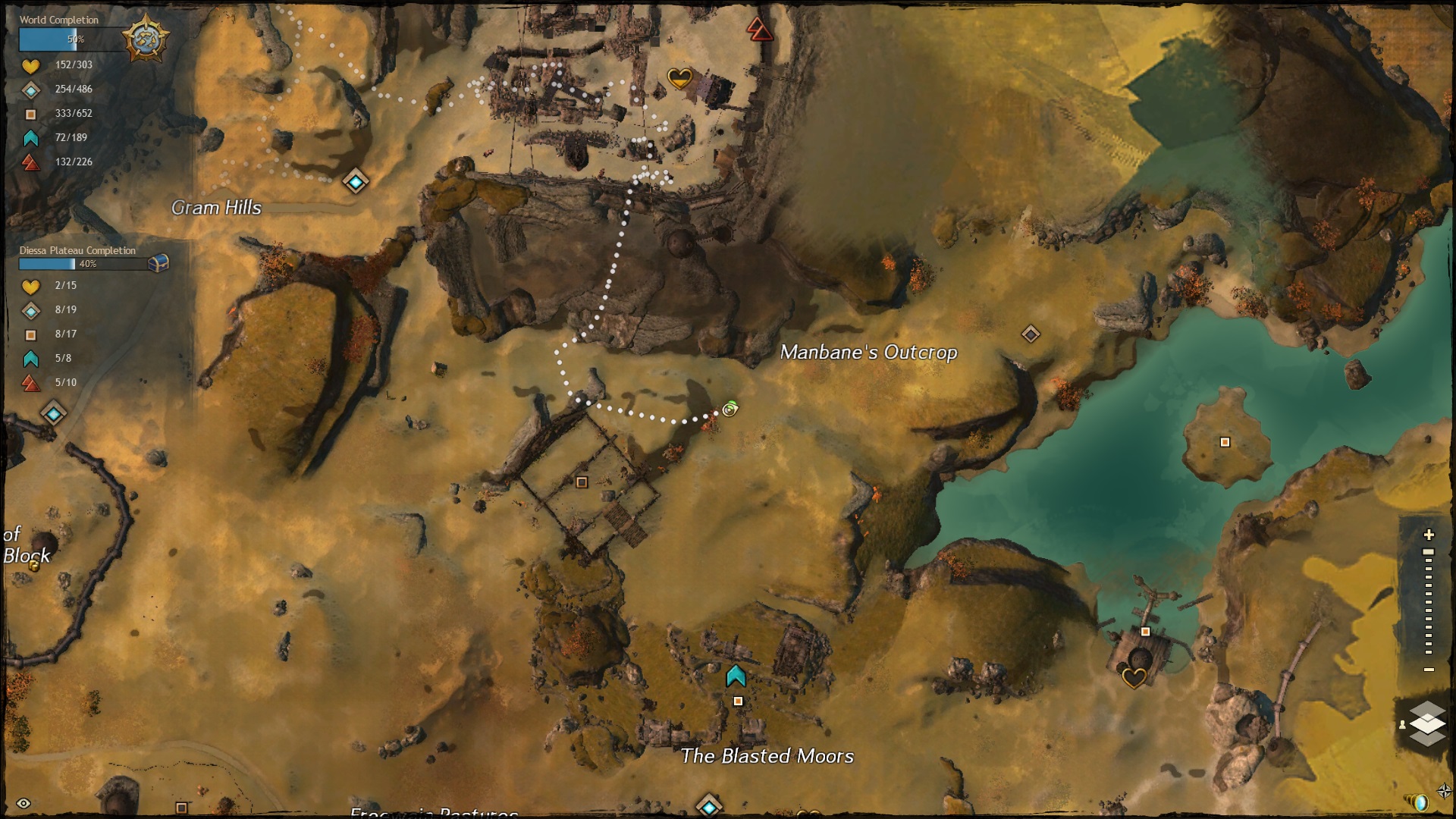Viewport: 1456px width, 819px height.
Task: Open the map floor layers selector
Action: (1427, 723)
